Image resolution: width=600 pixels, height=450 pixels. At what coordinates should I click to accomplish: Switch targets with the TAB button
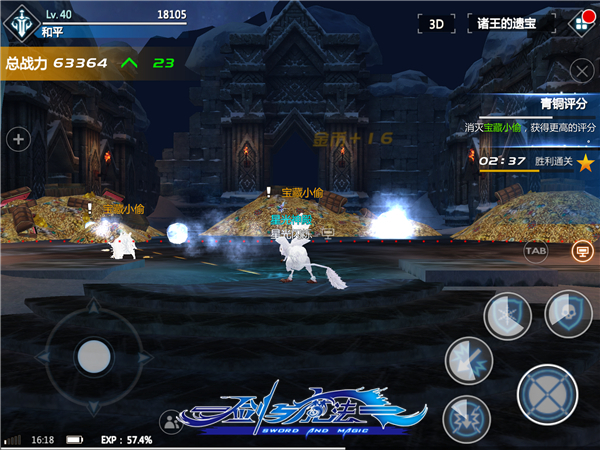[535, 250]
